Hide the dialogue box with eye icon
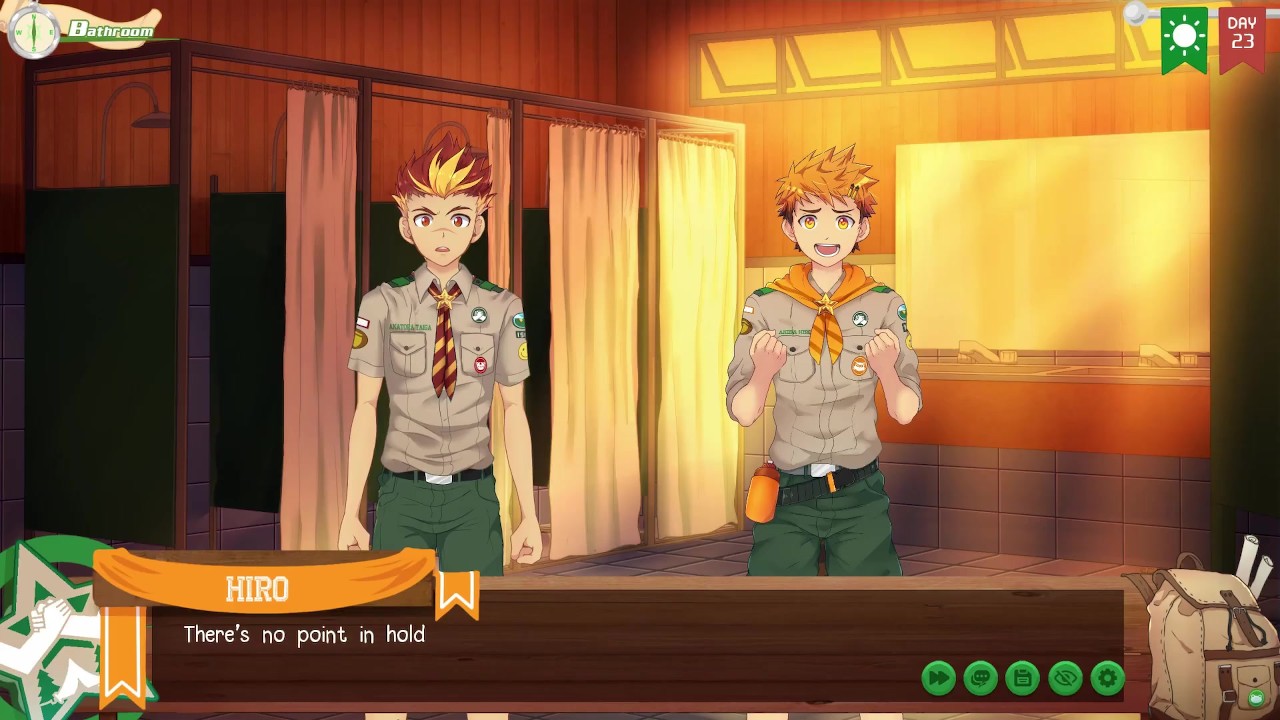Viewport: 1280px width, 720px height. pos(1065,678)
